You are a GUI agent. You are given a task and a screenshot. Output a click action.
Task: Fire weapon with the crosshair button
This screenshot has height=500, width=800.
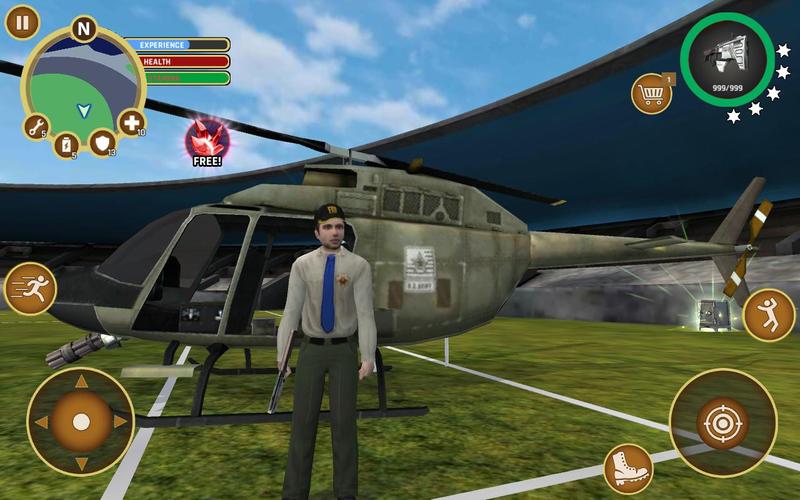[x=721, y=422]
